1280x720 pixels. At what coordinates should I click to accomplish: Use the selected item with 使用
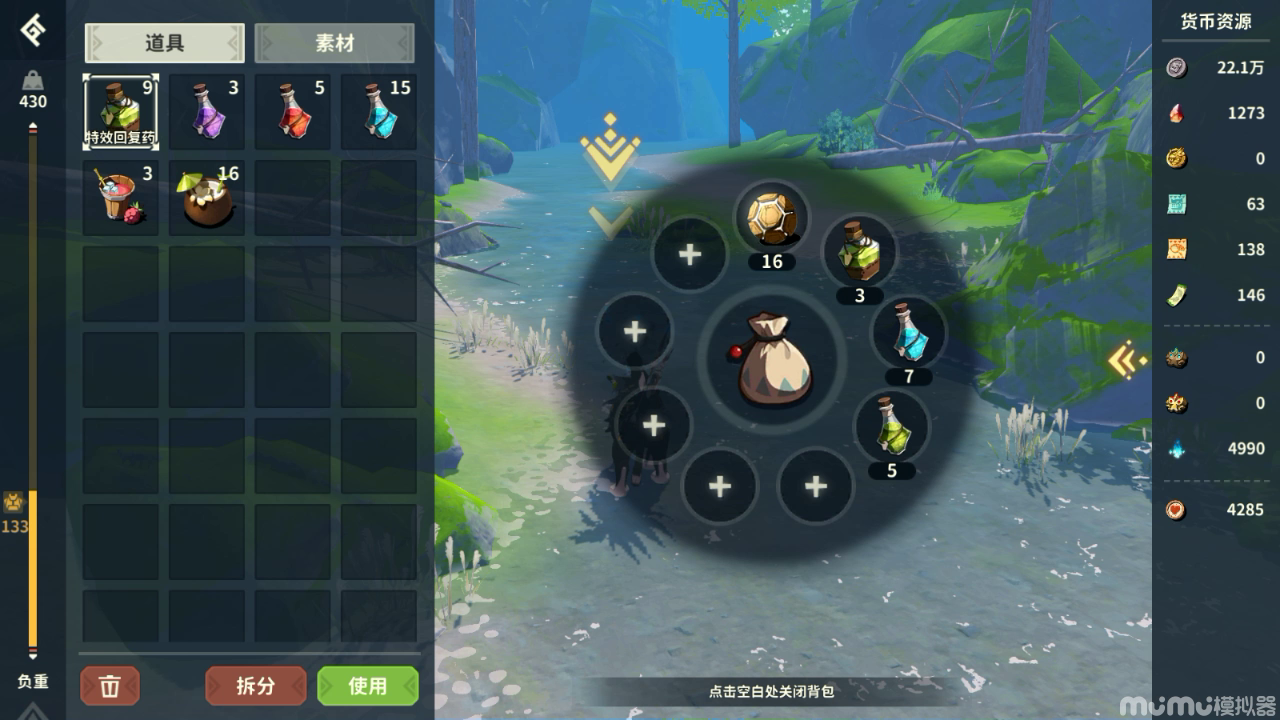coord(367,686)
